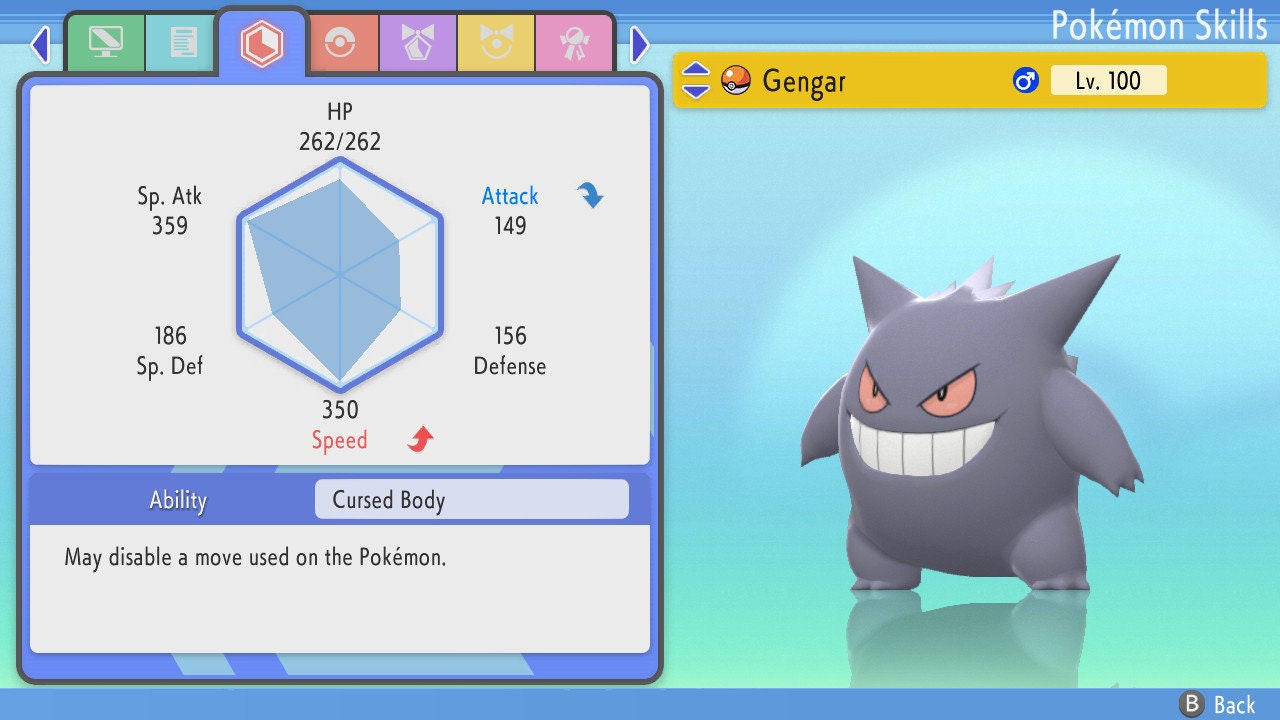Open the yellow bow and ball tab
Image resolution: width=1280 pixels, height=720 pixels.
pyautogui.click(x=496, y=43)
